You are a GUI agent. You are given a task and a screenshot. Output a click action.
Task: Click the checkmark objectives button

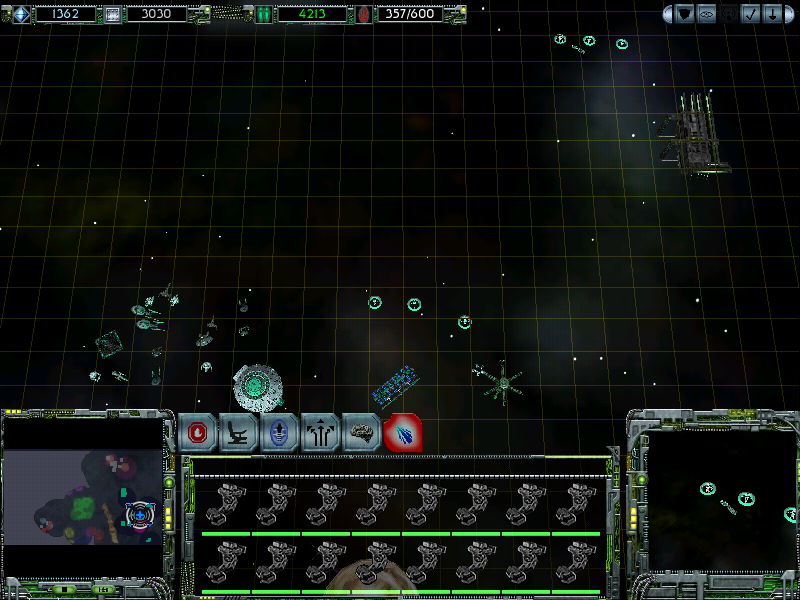tap(751, 14)
